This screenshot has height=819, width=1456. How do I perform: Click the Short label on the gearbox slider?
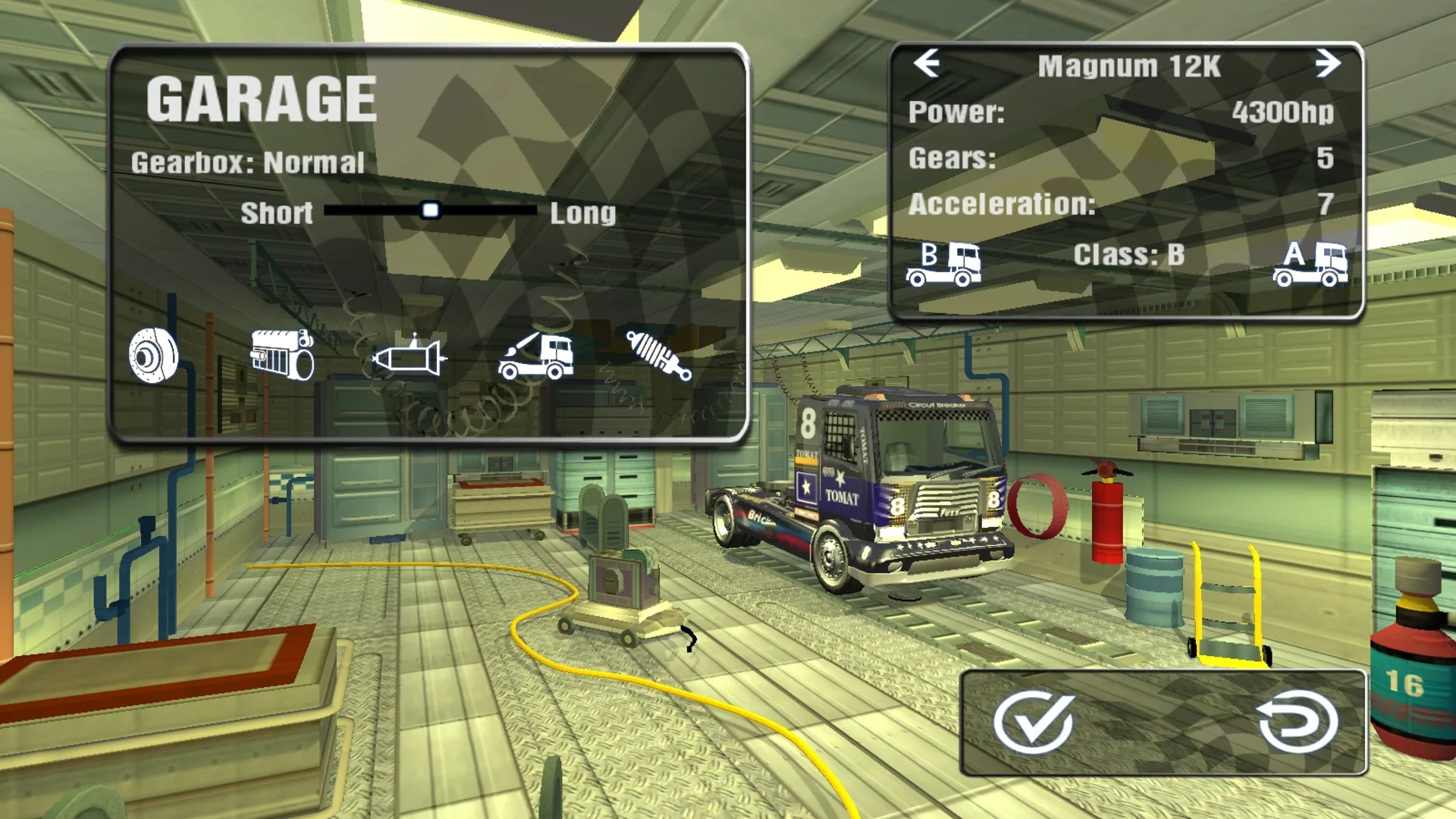(x=277, y=213)
